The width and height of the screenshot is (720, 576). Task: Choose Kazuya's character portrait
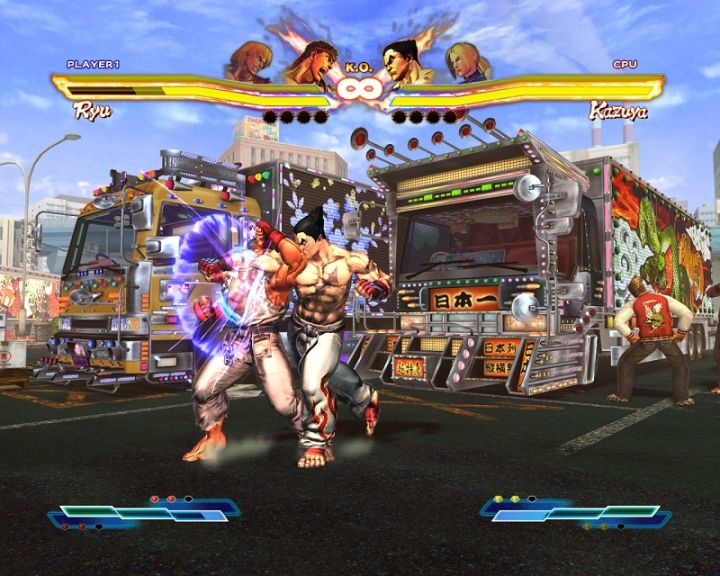click(405, 64)
